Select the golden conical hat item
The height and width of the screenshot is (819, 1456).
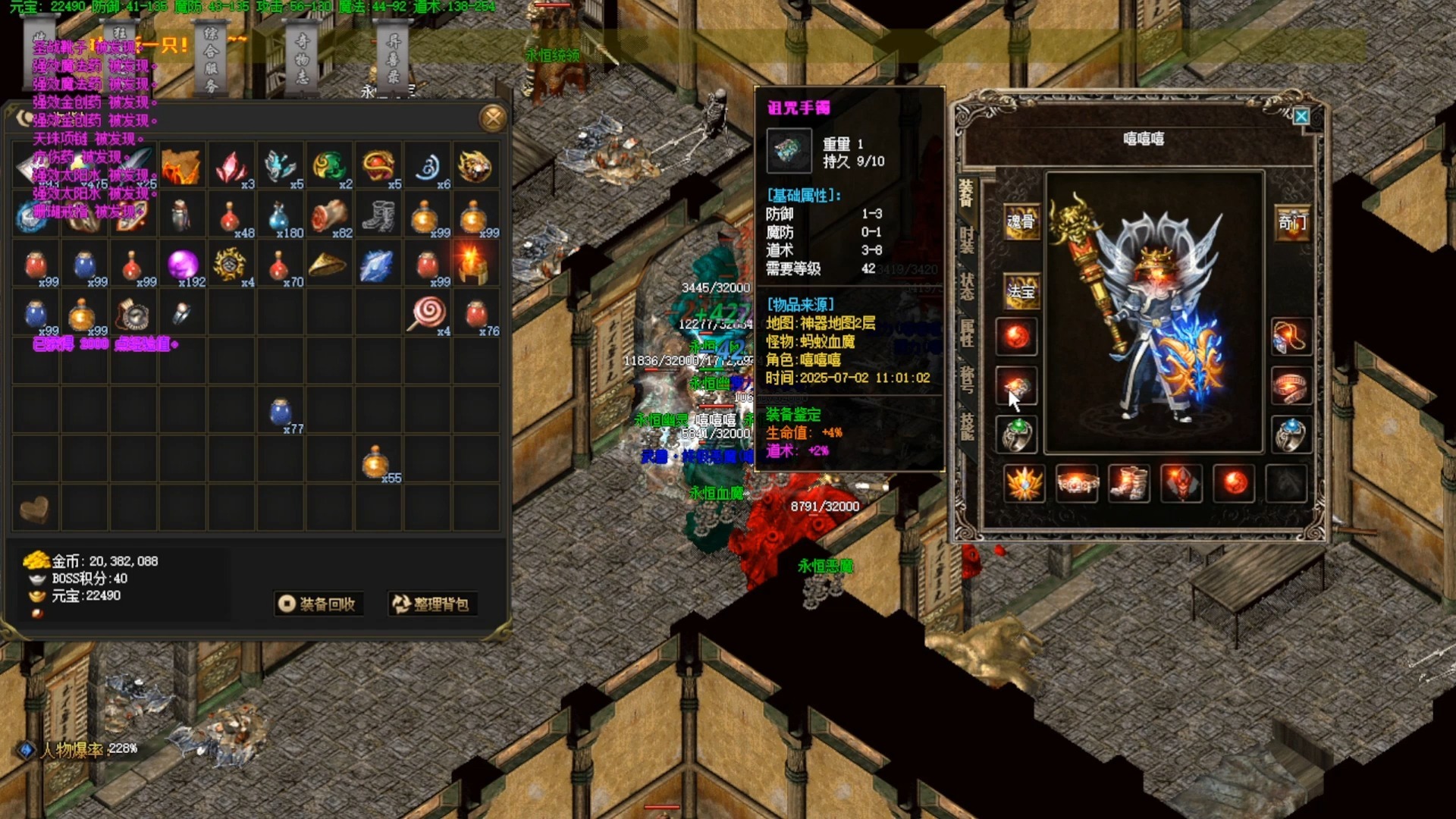(327, 265)
